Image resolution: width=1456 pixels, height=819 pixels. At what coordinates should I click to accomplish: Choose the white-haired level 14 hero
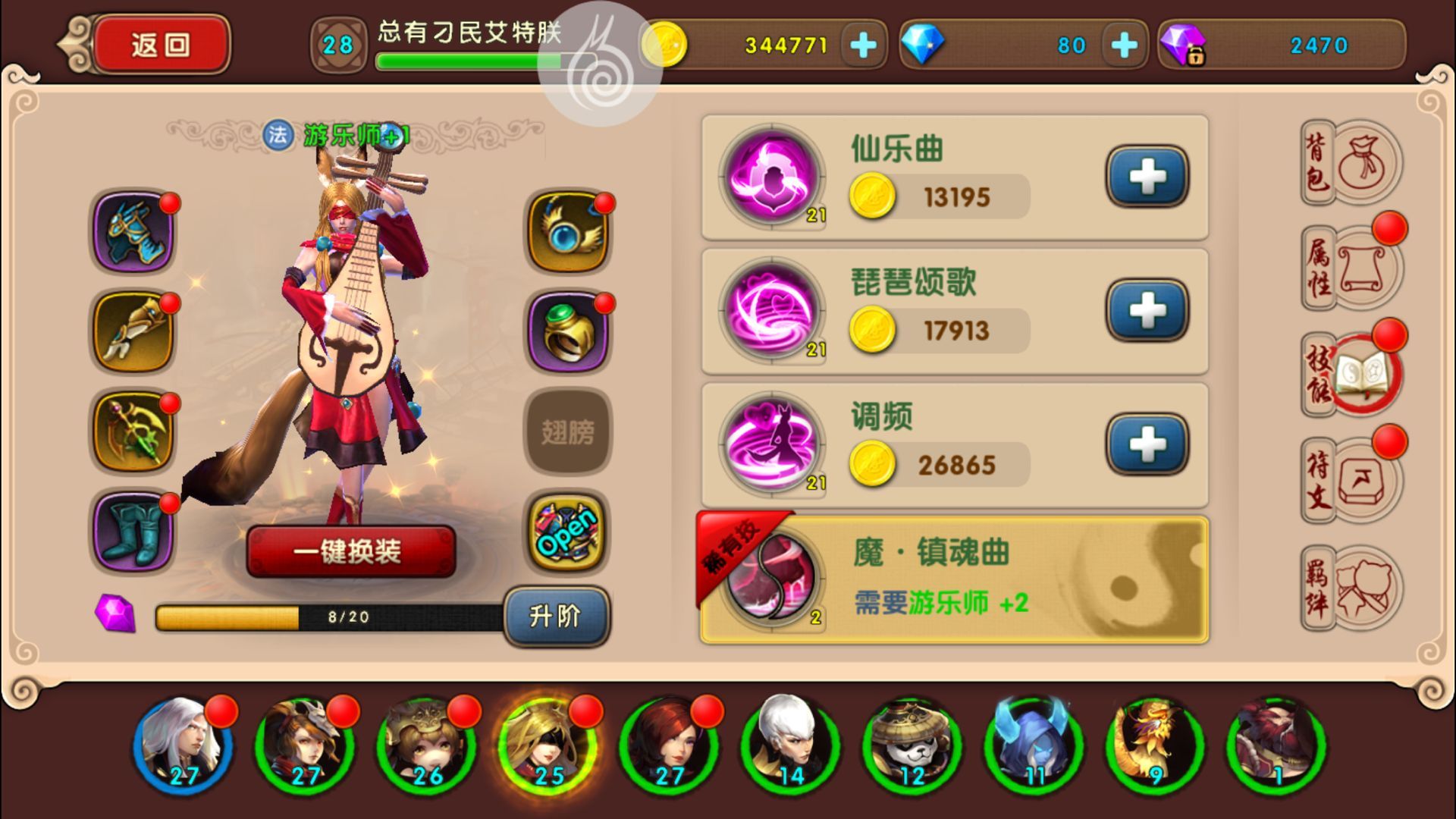point(790,745)
